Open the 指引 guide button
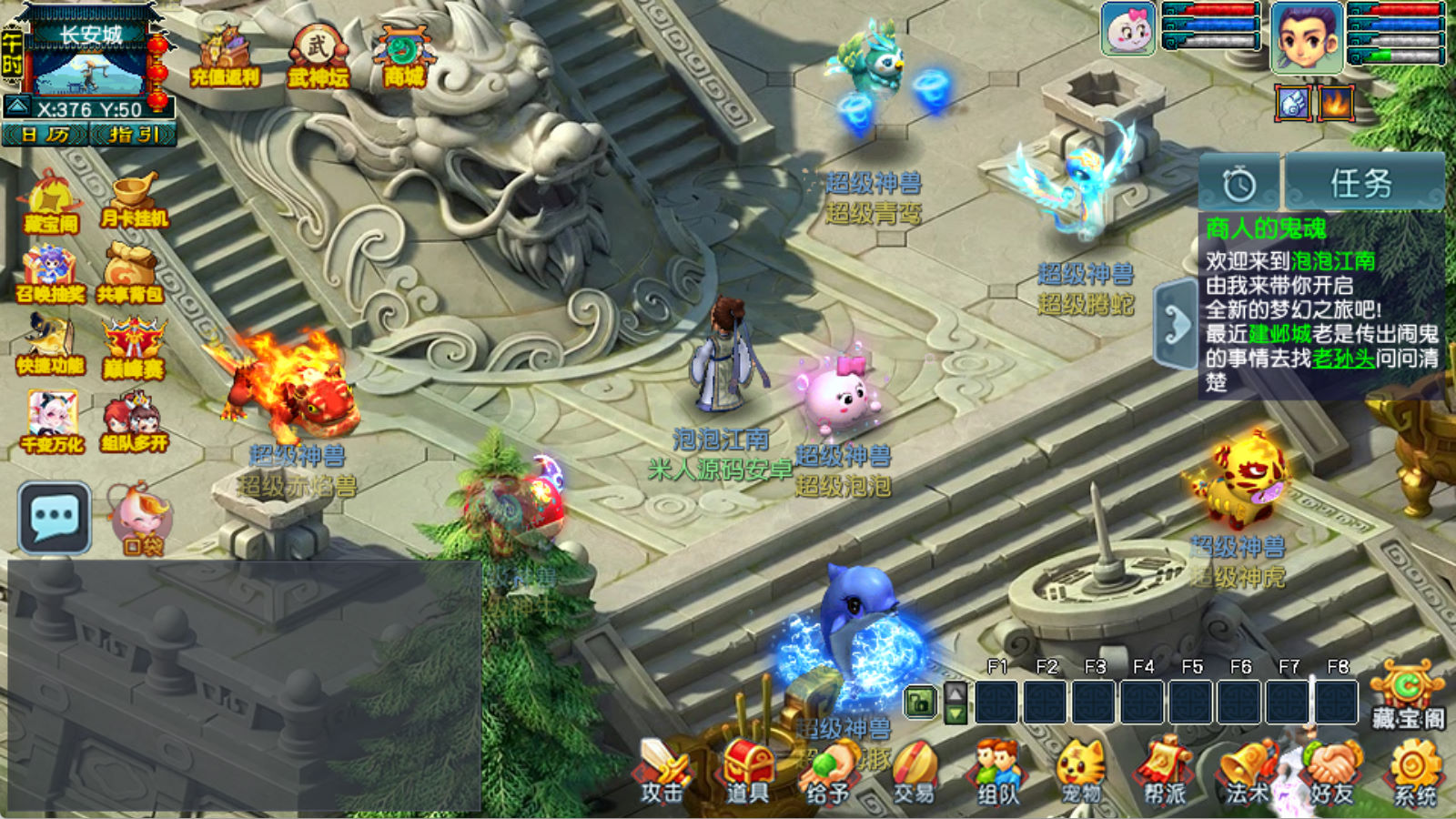Viewport: 1456px width, 819px height. coord(133,135)
